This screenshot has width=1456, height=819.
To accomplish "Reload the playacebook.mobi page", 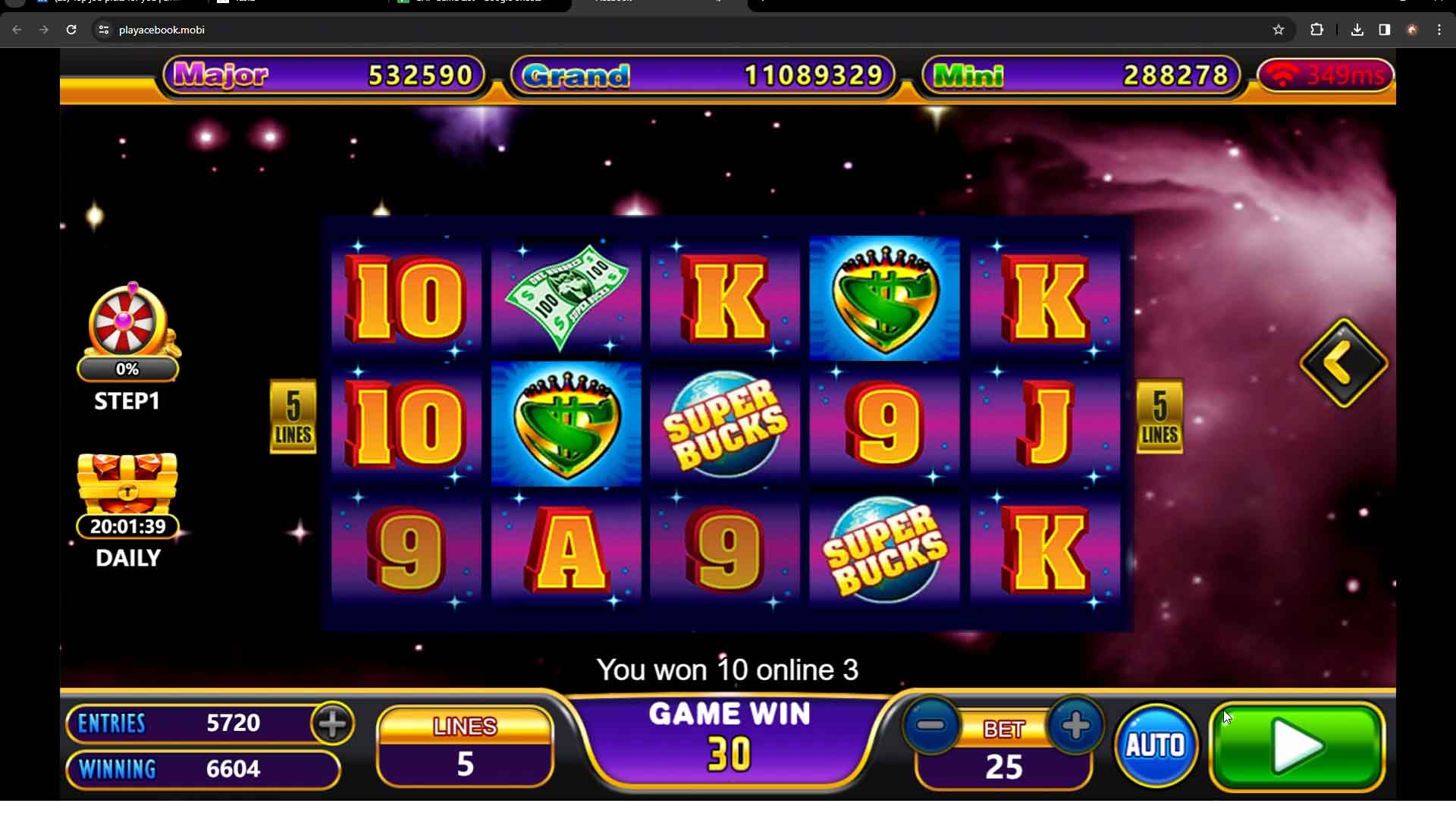I will pyautogui.click(x=72, y=30).
